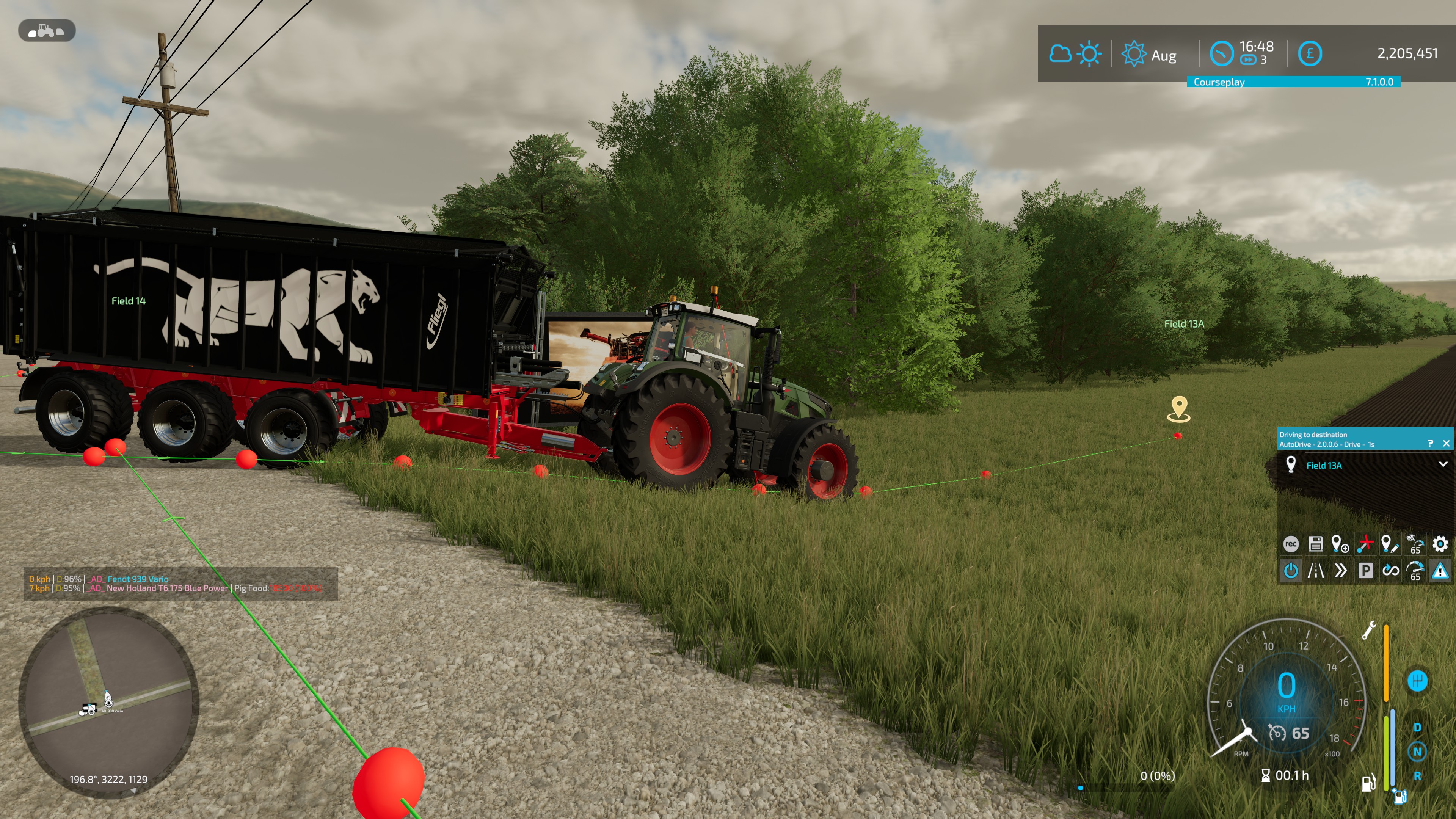Open the weather forecast cloud icon
The height and width of the screenshot is (819, 1456).
[x=1062, y=54]
